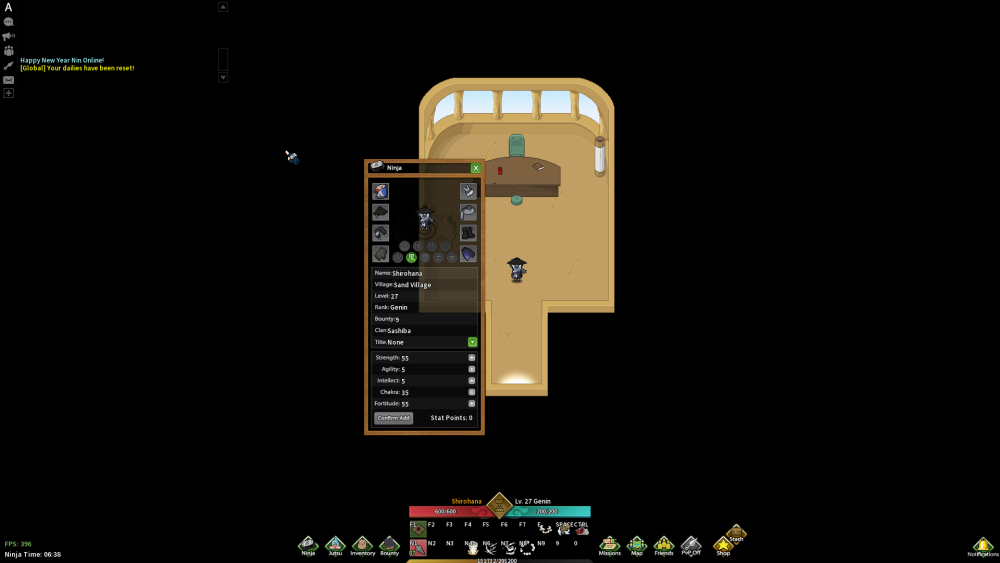
Task: Toggle the PvP Off button
Action: coord(691,545)
